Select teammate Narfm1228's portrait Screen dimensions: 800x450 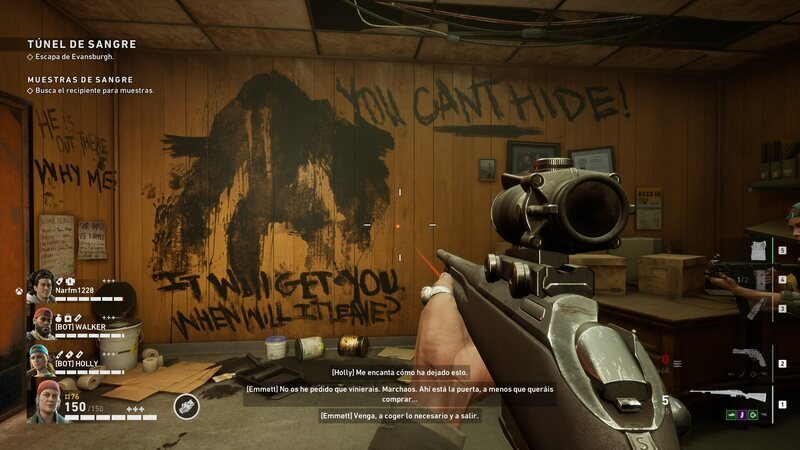tap(41, 287)
